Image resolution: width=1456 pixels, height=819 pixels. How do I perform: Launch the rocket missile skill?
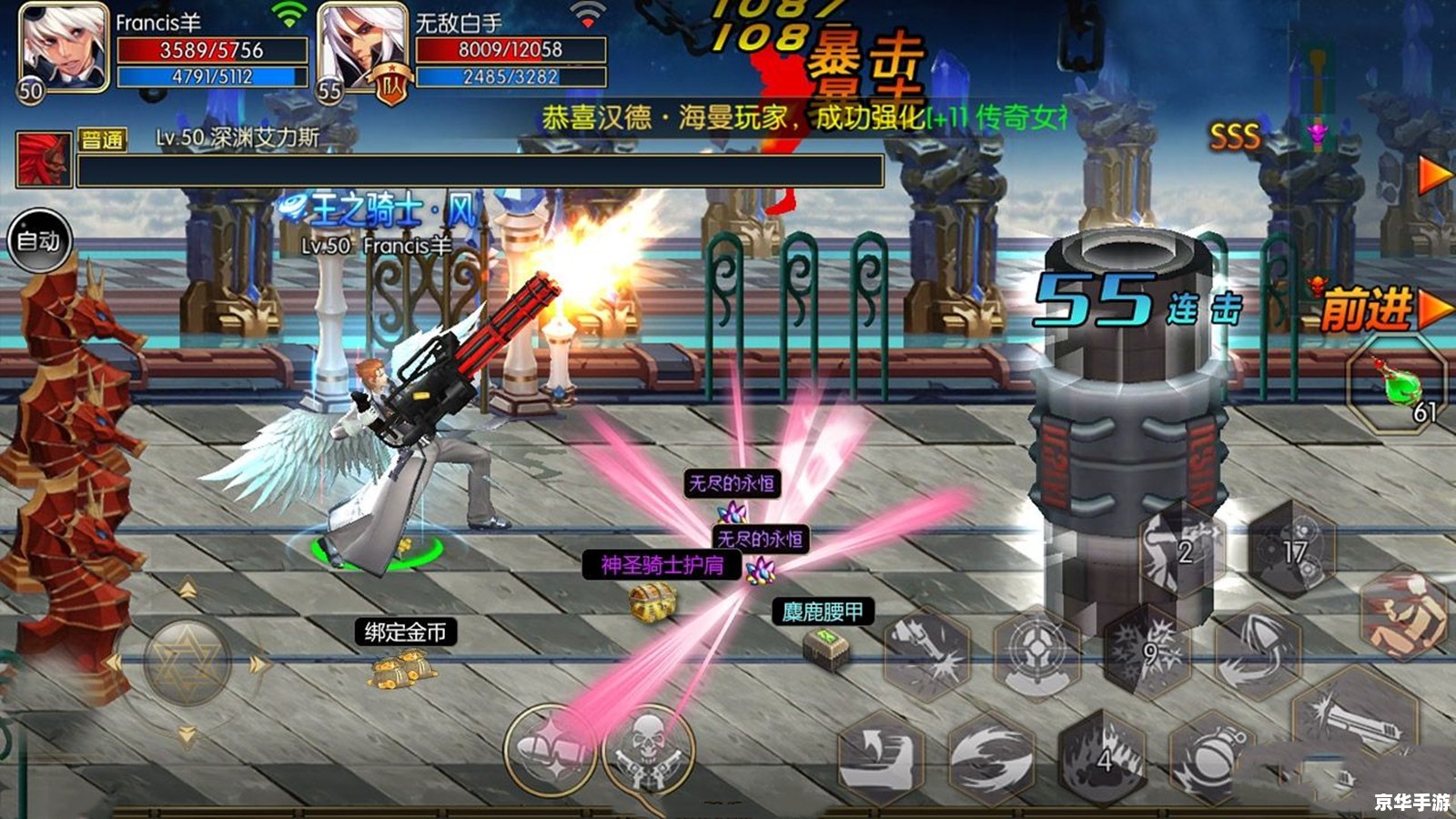tap(1259, 652)
